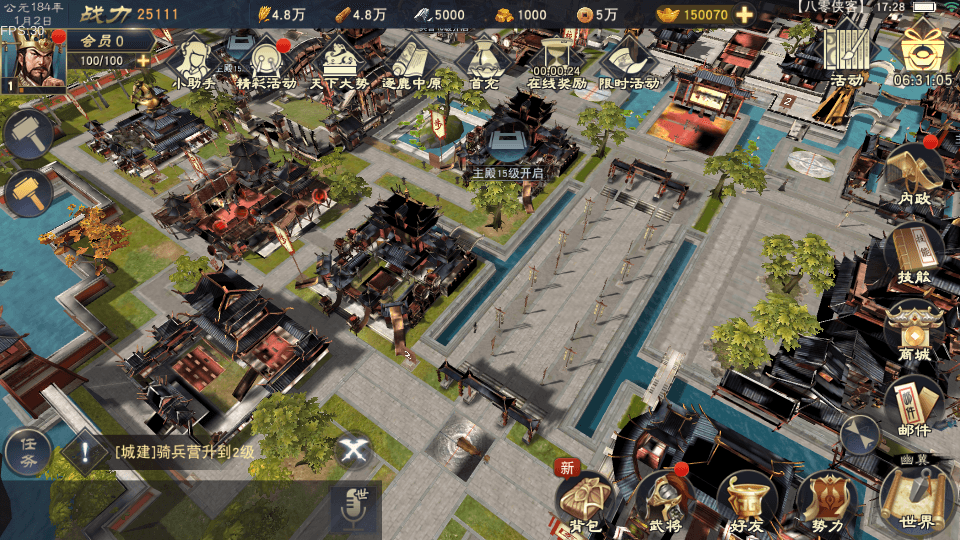Image resolution: width=960 pixels, height=540 pixels.
Task: Open 限时活动 limited-time events
Action: pos(630,62)
